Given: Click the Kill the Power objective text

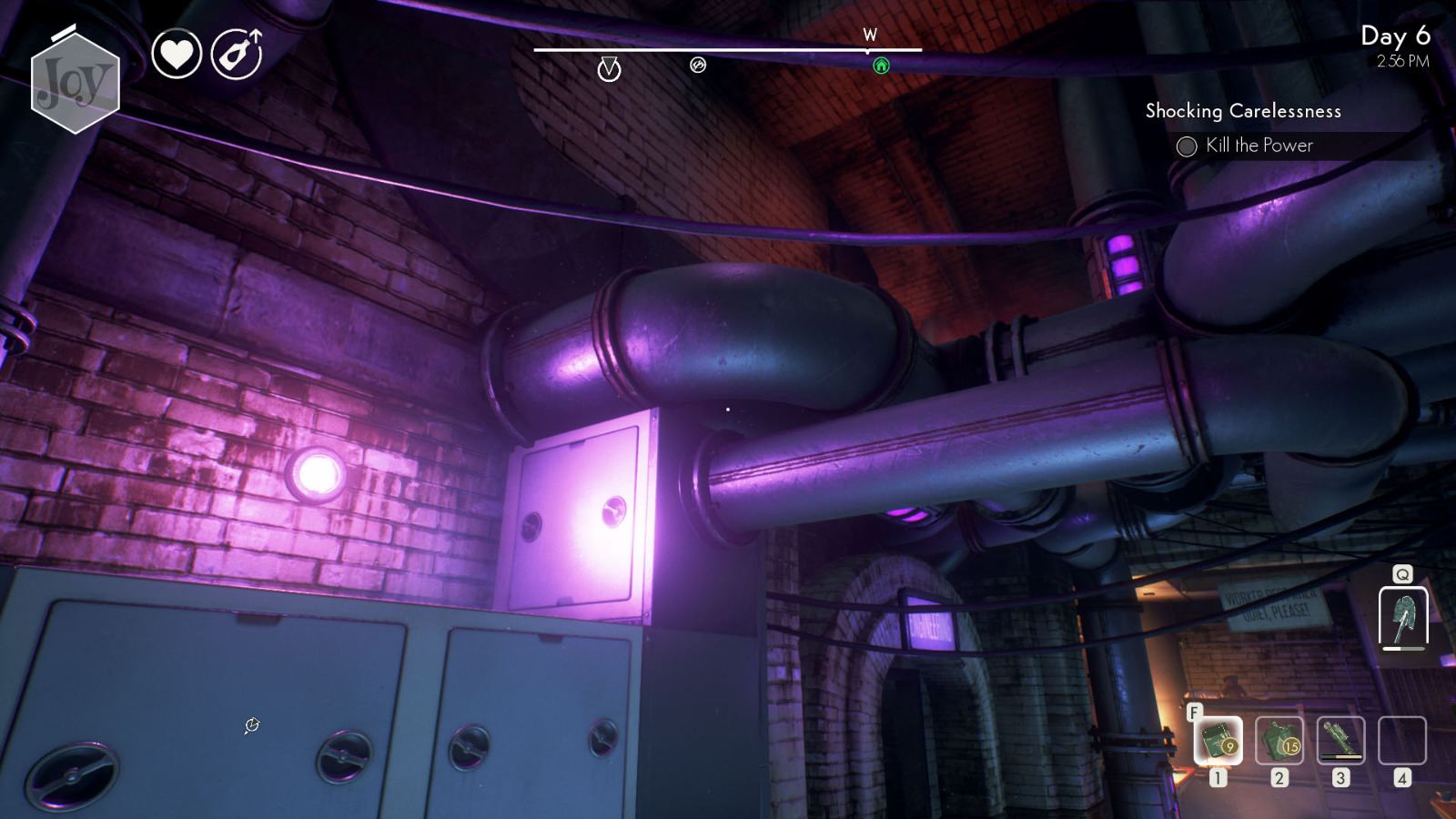Looking at the screenshot, I should click(x=1259, y=146).
